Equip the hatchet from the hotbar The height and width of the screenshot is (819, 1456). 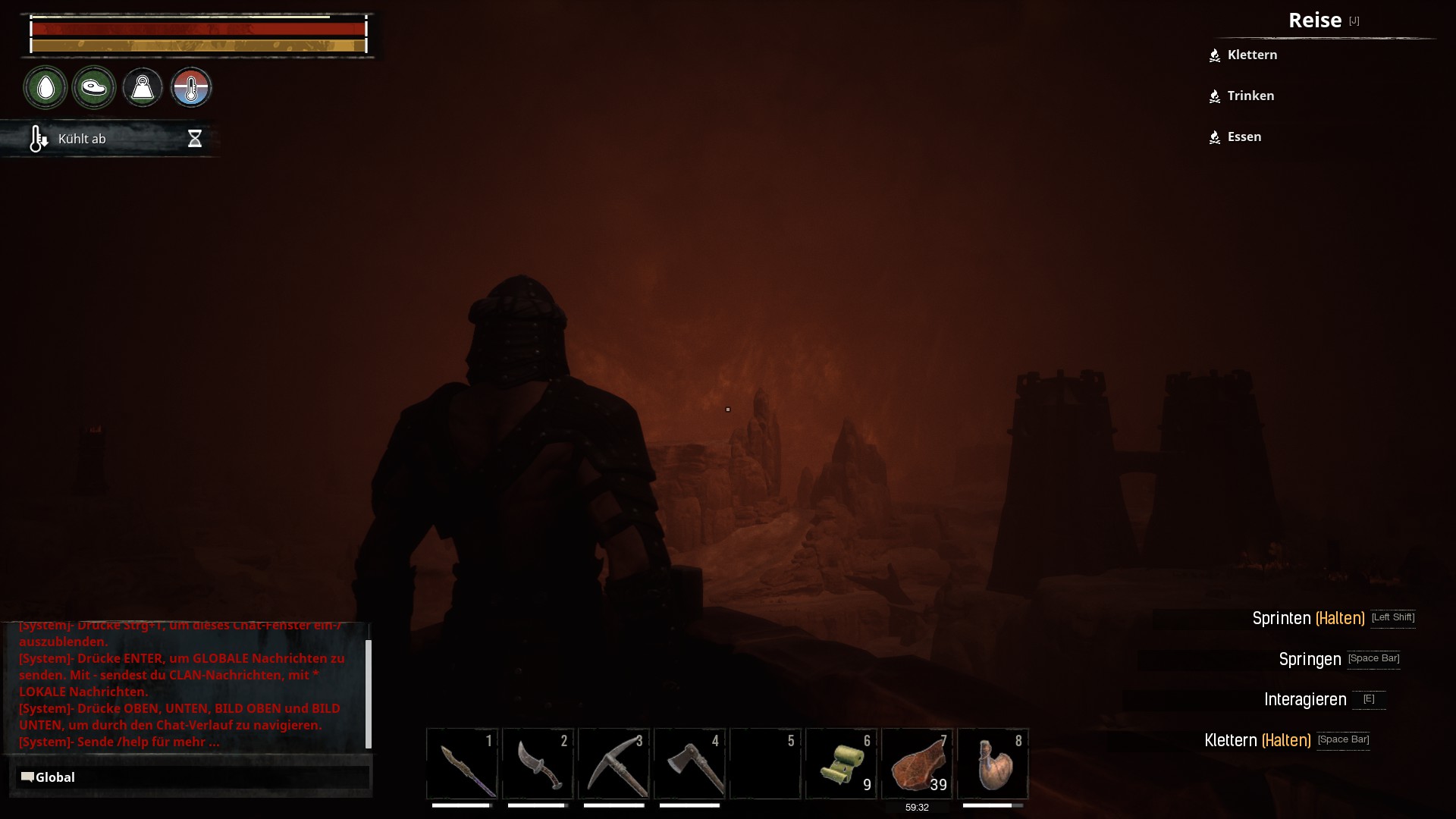(689, 764)
